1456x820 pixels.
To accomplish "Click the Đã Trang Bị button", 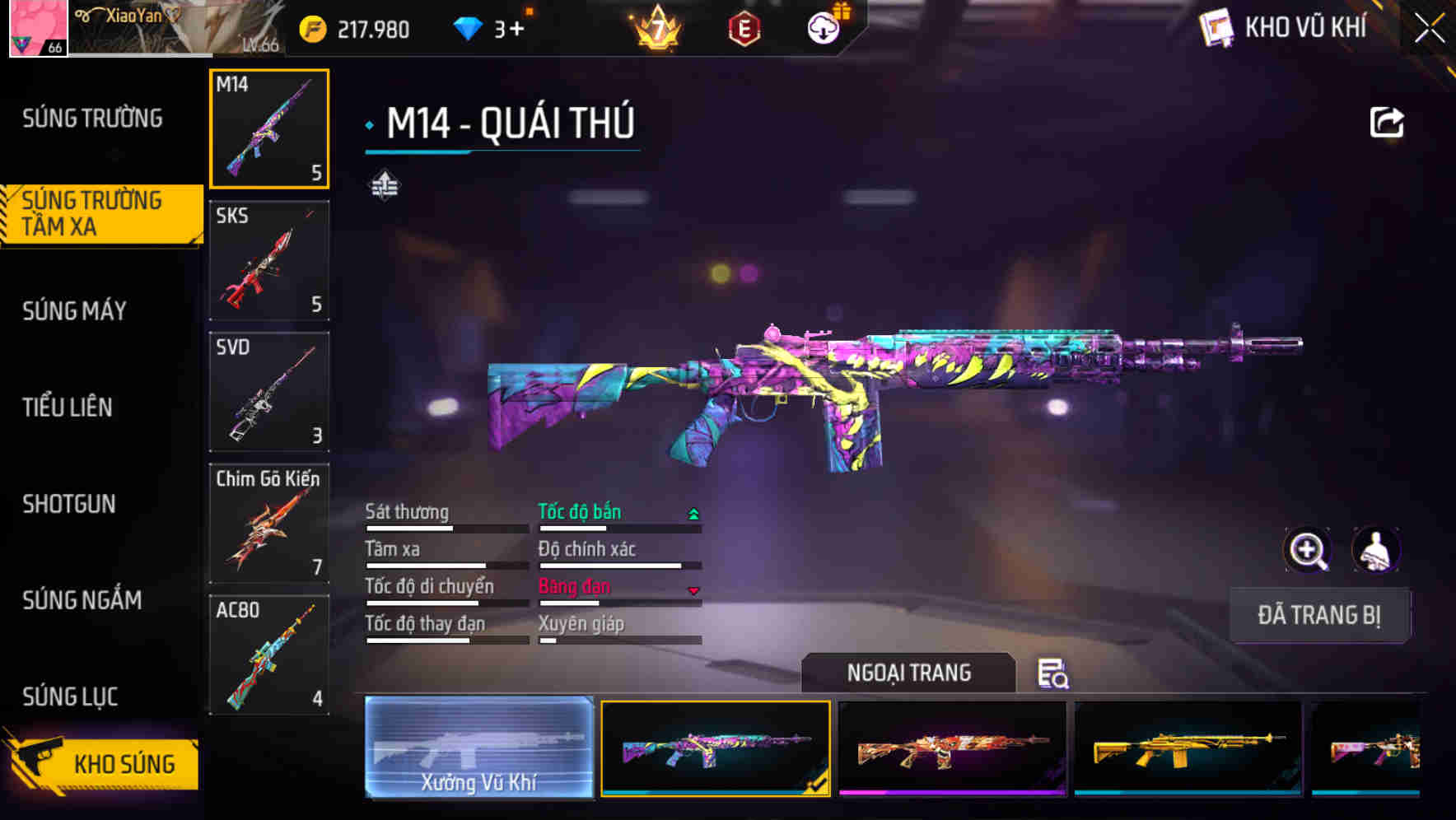I will [1319, 615].
